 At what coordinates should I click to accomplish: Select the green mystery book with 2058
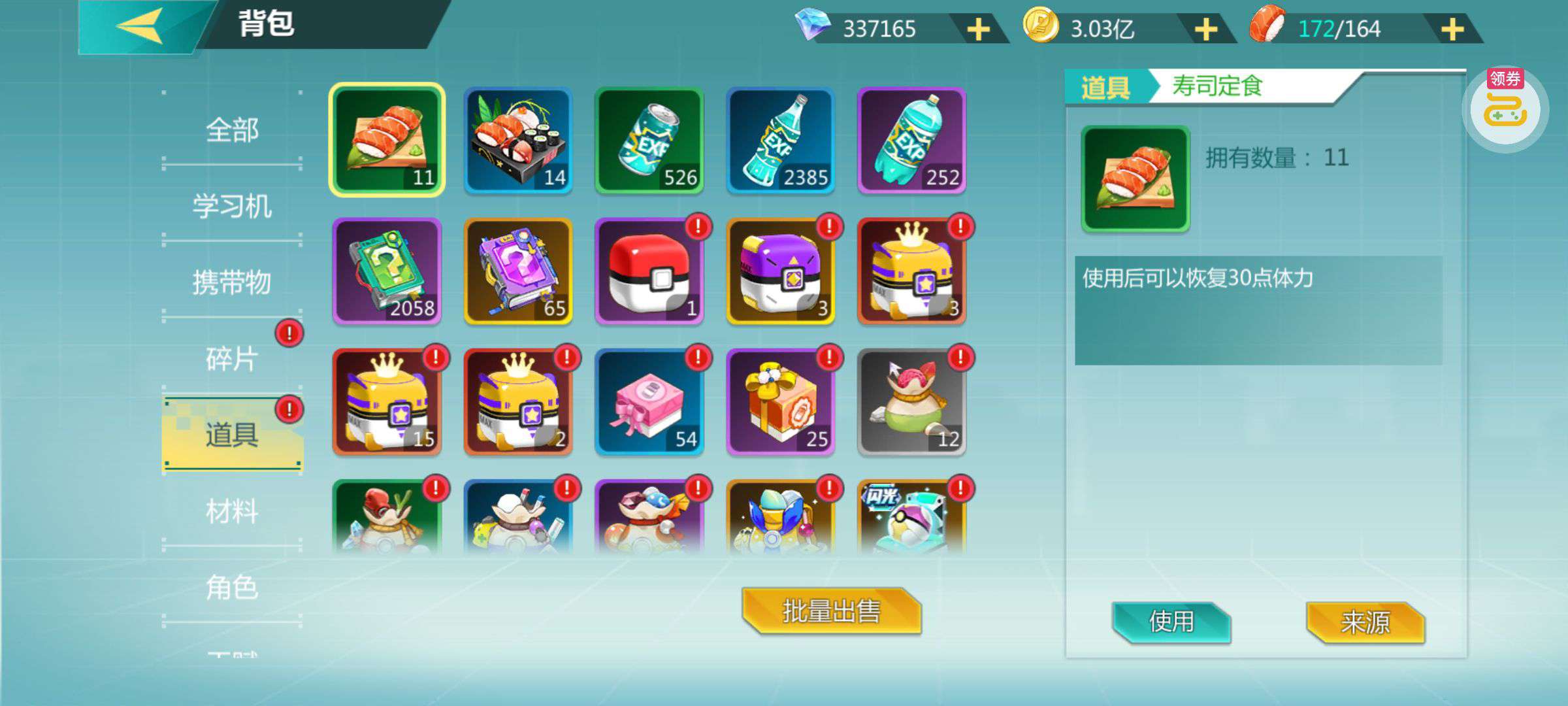[387, 271]
